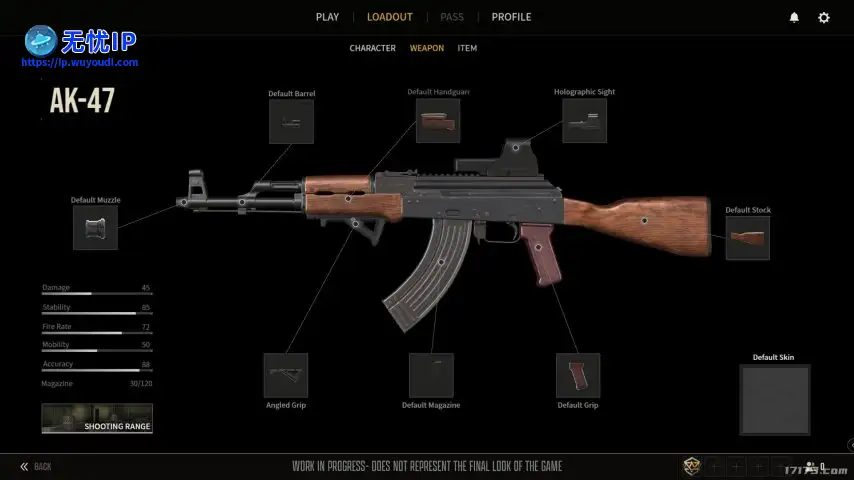The image size is (854, 480).
Task: Go back with the BACK button
Action: [36, 467]
